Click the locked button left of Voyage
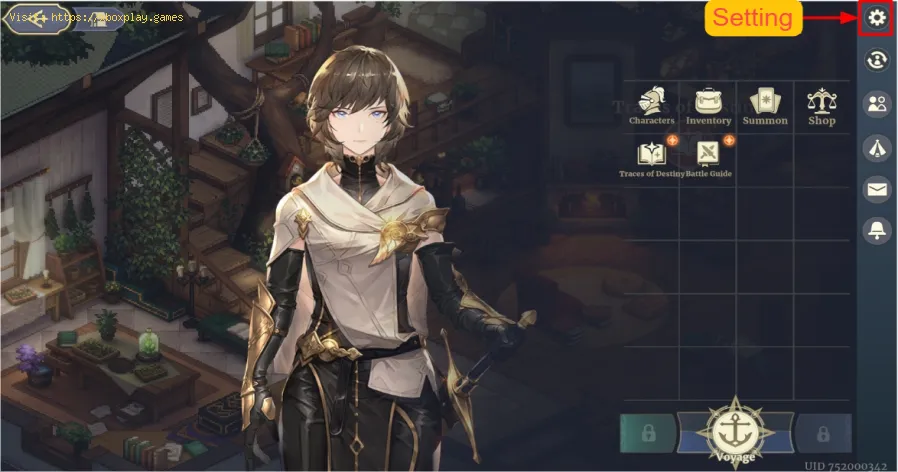 point(648,434)
